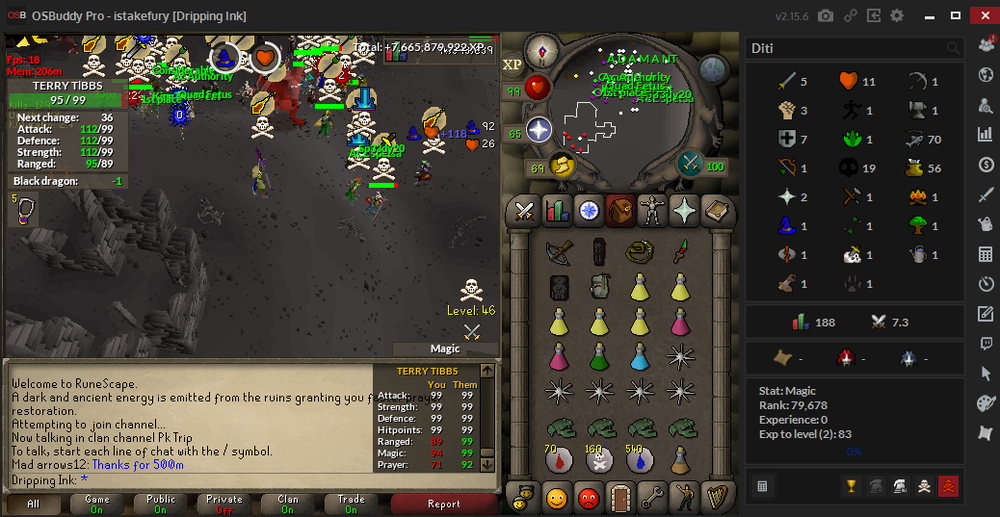Image resolution: width=1000 pixels, height=517 pixels.
Task: Toggle run with the energy orb
Action: point(563,165)
